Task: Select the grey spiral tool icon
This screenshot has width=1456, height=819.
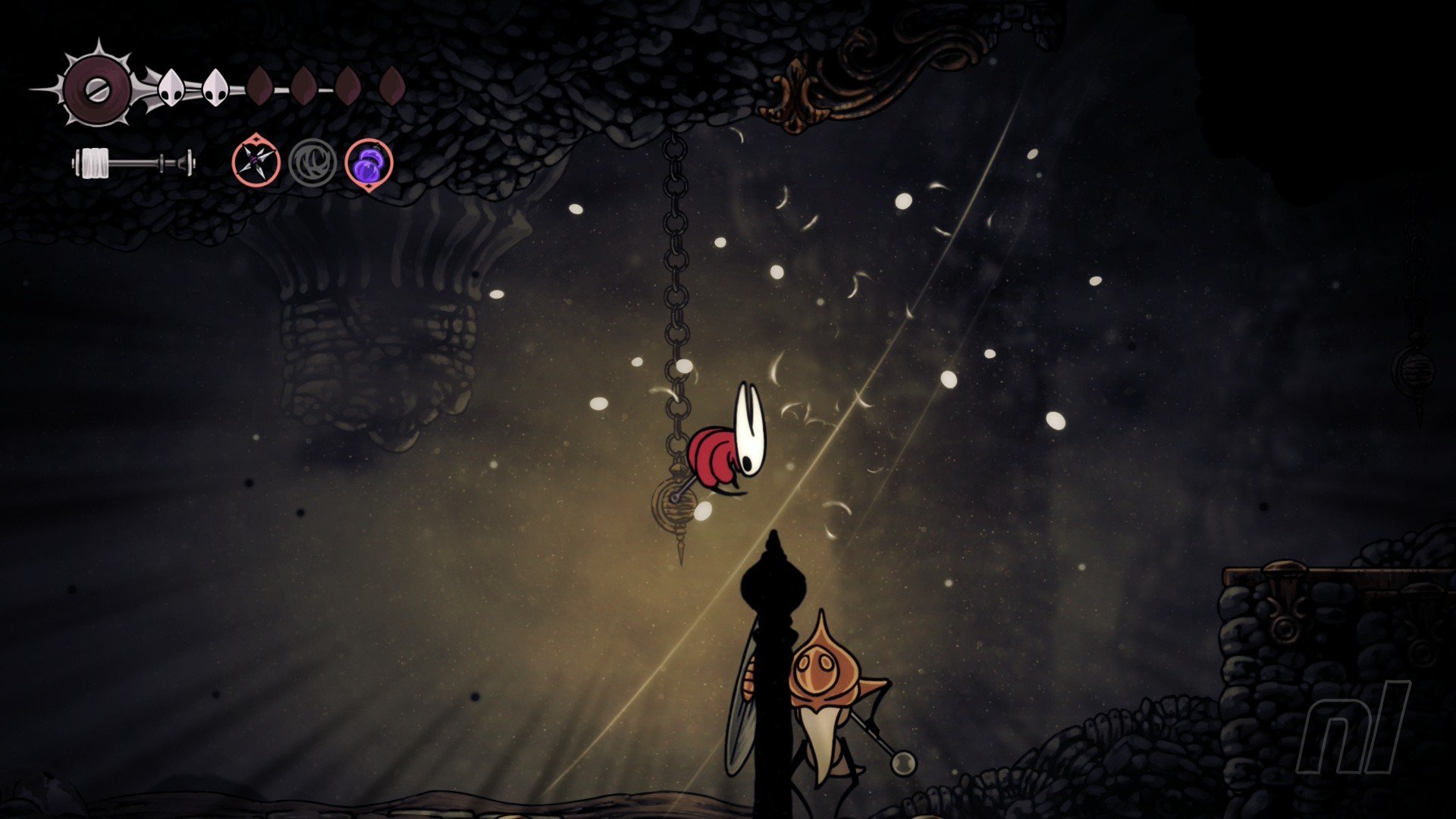Action: 312,162
